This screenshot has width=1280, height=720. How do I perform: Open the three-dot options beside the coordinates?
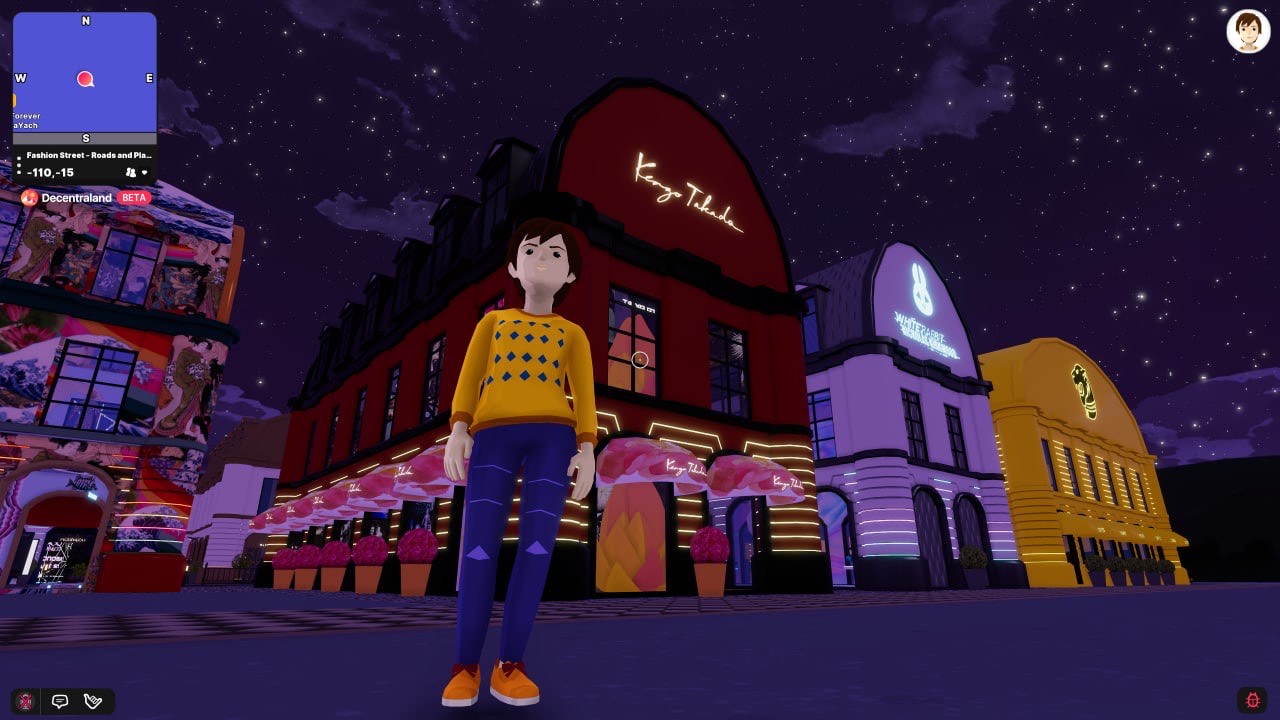(x=19, y=164)
